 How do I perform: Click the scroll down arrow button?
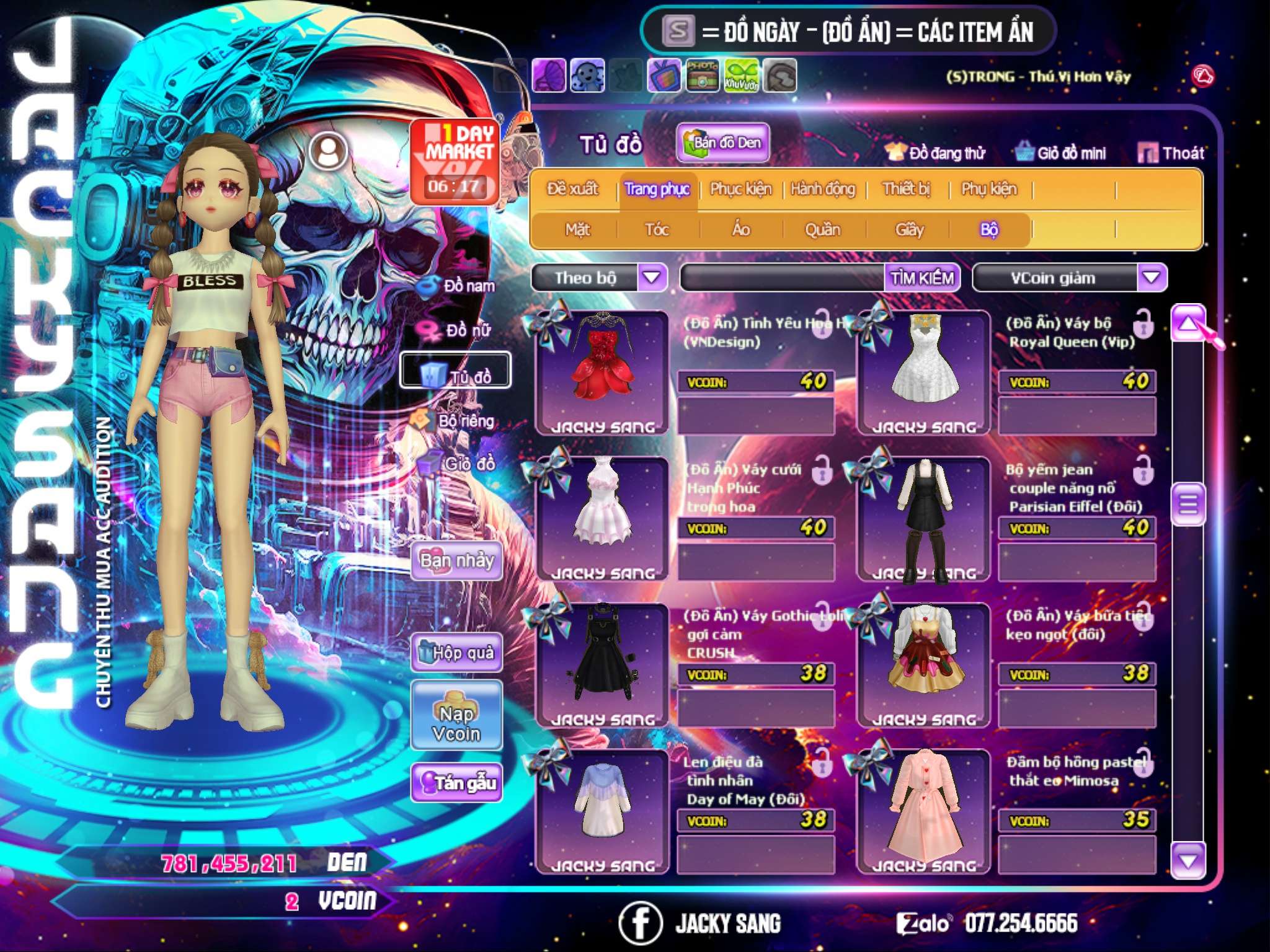(x=1188, y=860)
